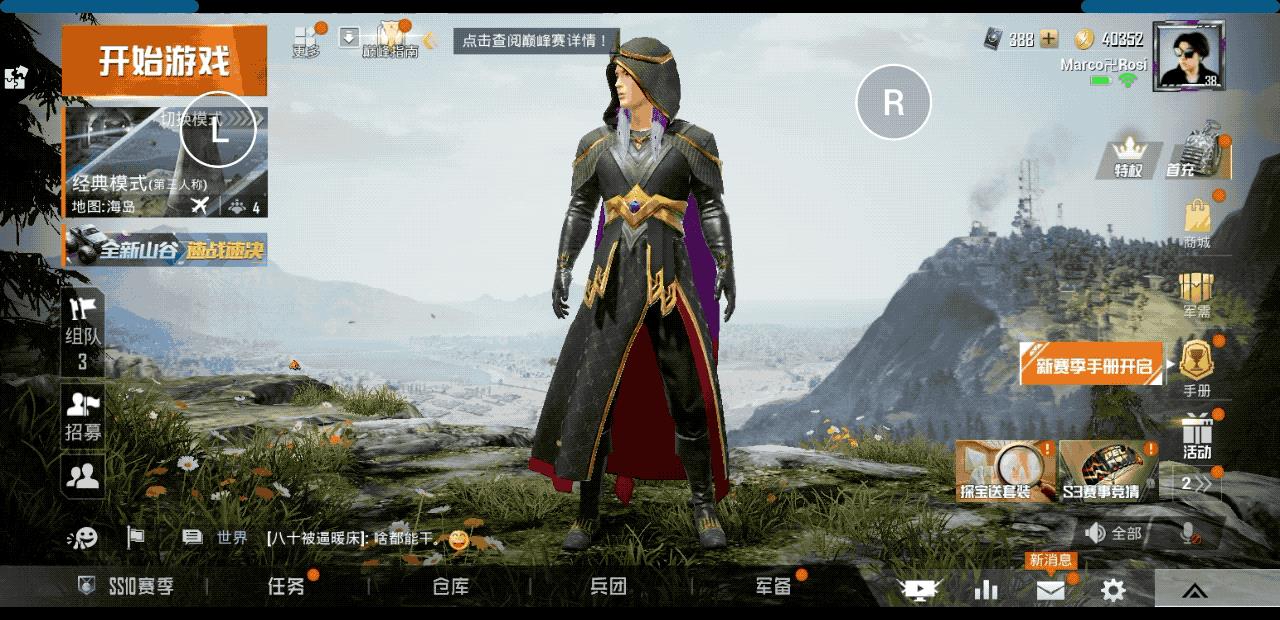Open the 兵团 clan menu
Screen dimensions: 1280x620
pyautogui.click(x=608, y=587)
